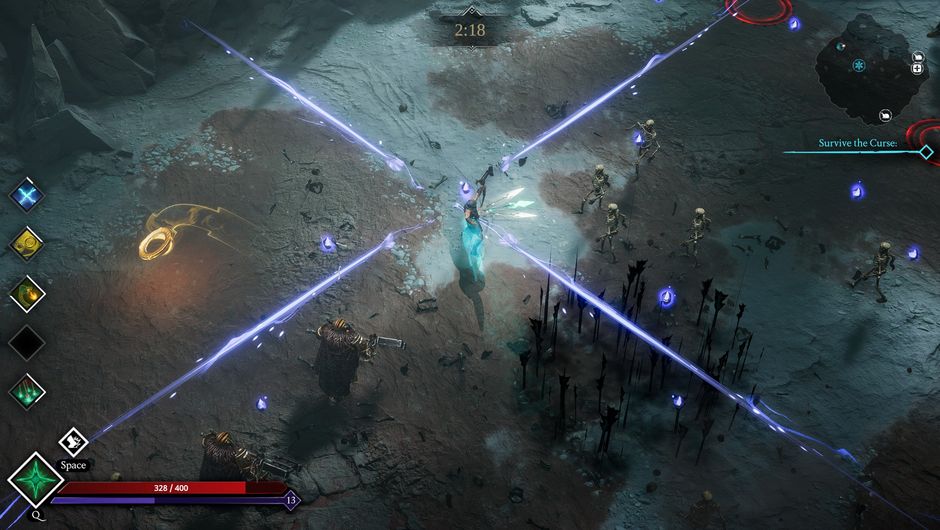Use the white dash ability icon

(74, 441)
